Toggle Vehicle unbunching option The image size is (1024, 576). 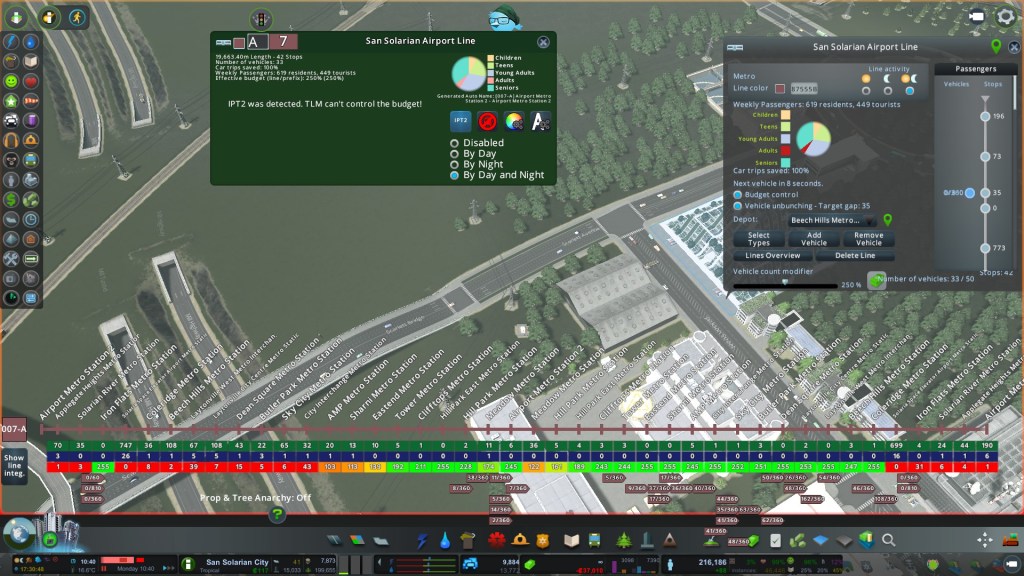(738, 205)
